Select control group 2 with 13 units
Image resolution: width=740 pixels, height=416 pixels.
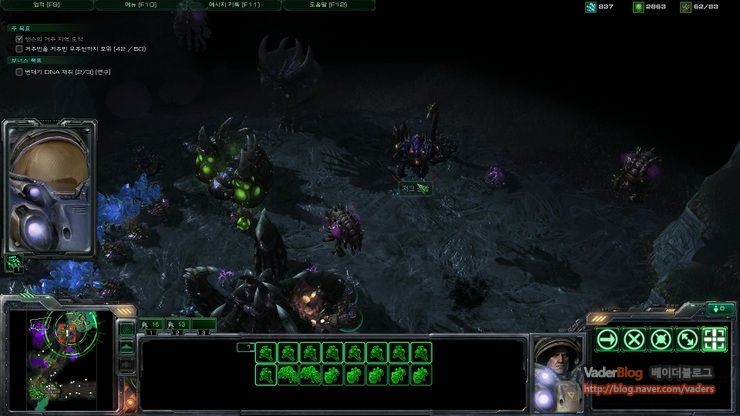coord(178,325)
